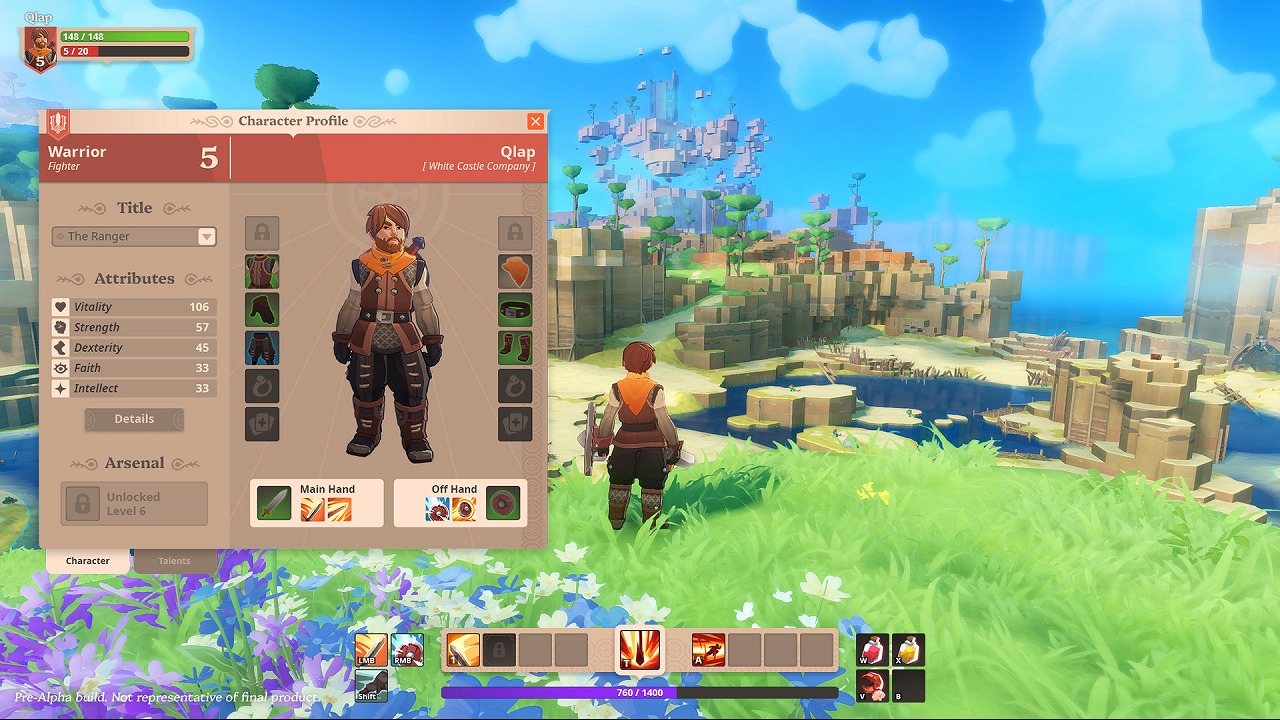Select the orange scarf equipment slot
The width and height of the screenshot is (1280, 720).
tap(515, 271)
